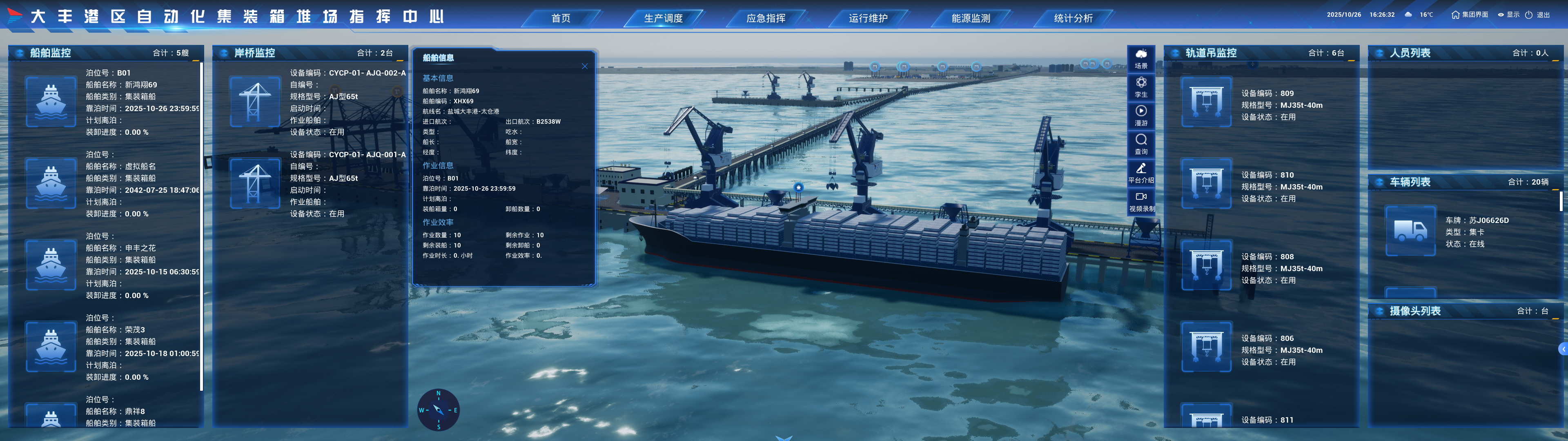Select the 应急指挥 tab
This screenshot has height=441, width=1568.
pyautogui.click(x=765, y=18)
